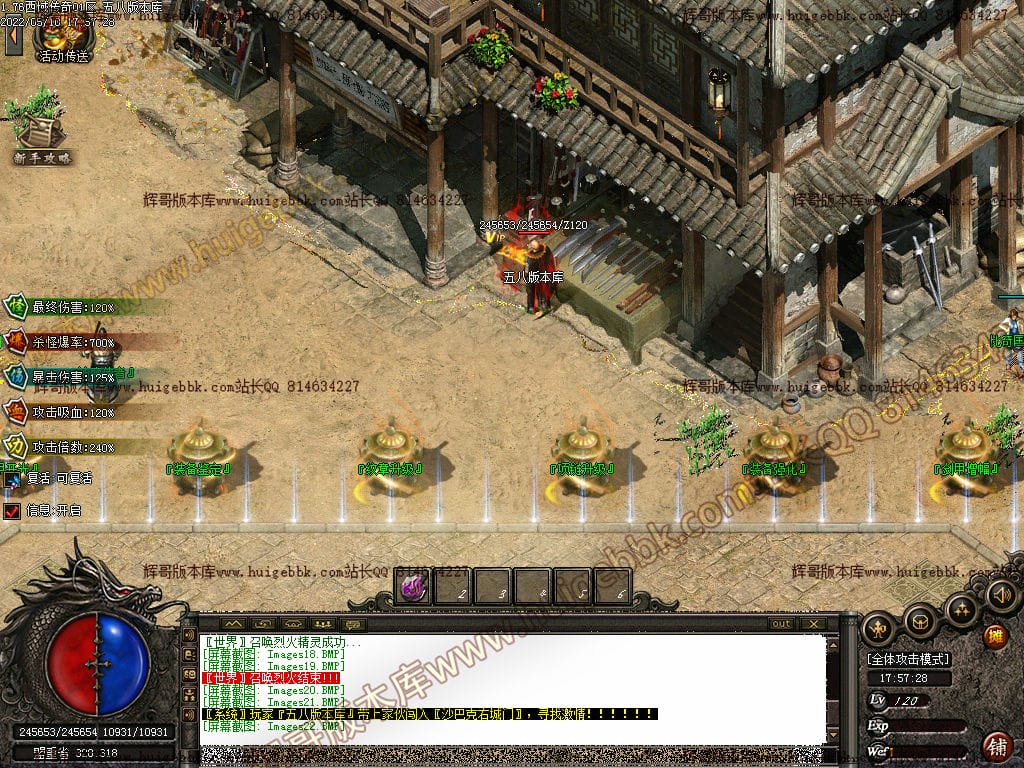Click the 最终伤害 shield icon
The image size is (1024, 768).
click(17, 307)
